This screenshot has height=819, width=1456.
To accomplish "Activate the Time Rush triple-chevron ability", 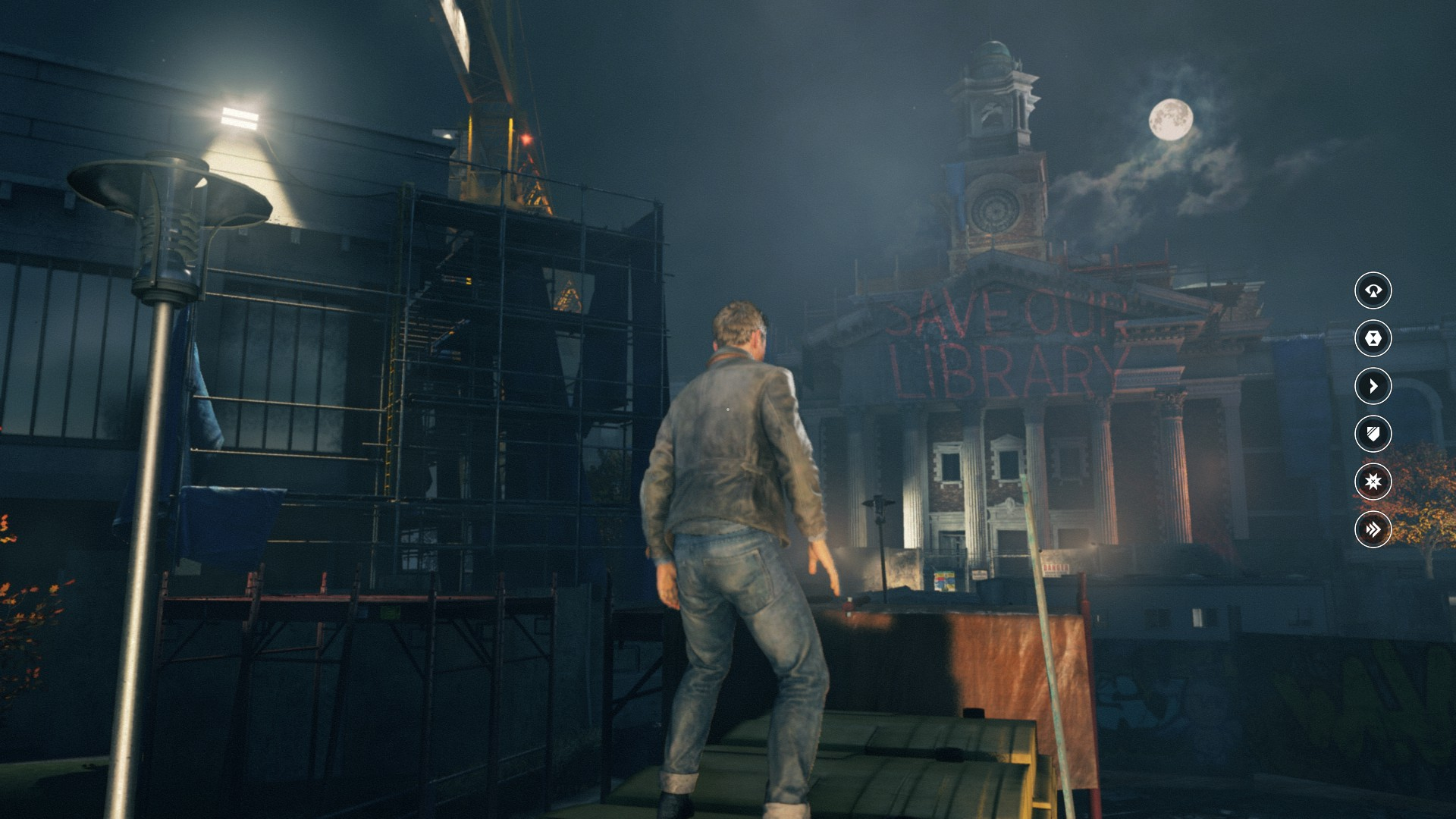I will [x=1373, y=529].
